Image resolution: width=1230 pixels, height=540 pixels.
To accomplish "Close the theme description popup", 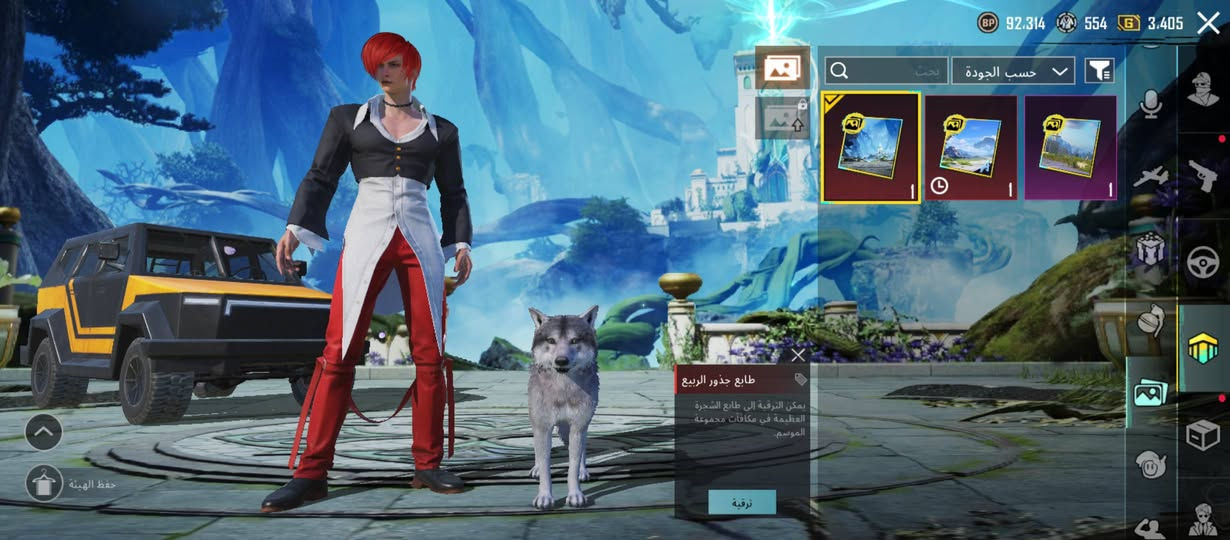I will tap(797, 355).
